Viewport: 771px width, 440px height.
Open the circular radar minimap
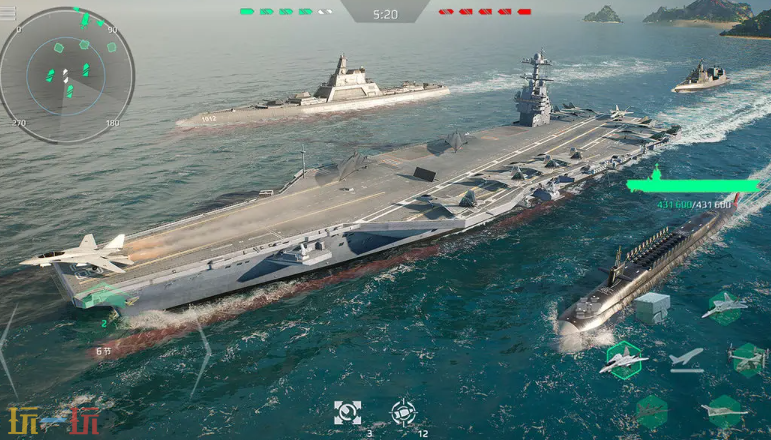pos(67,75)
